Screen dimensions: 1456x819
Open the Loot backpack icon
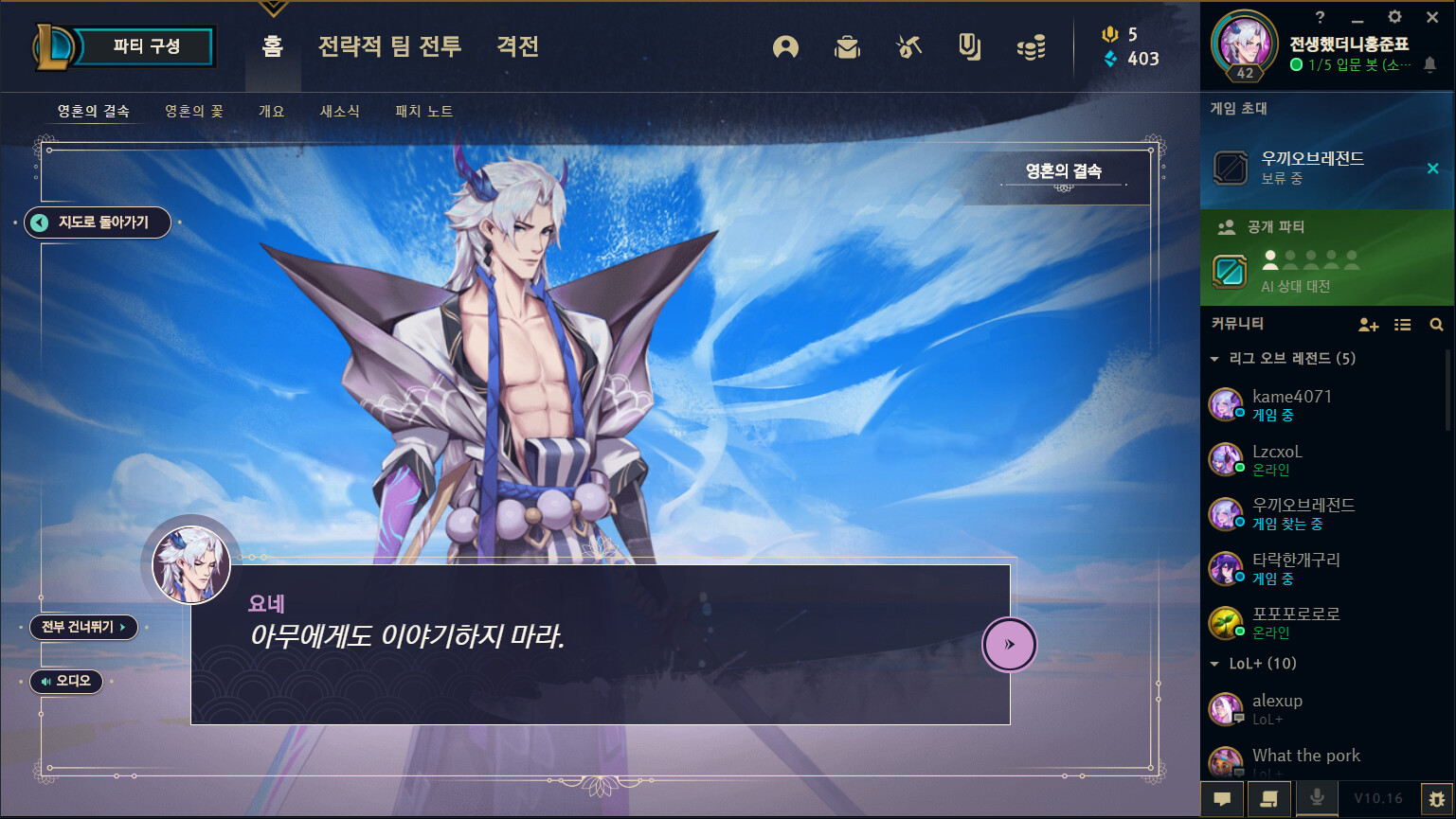coord(848,47)
